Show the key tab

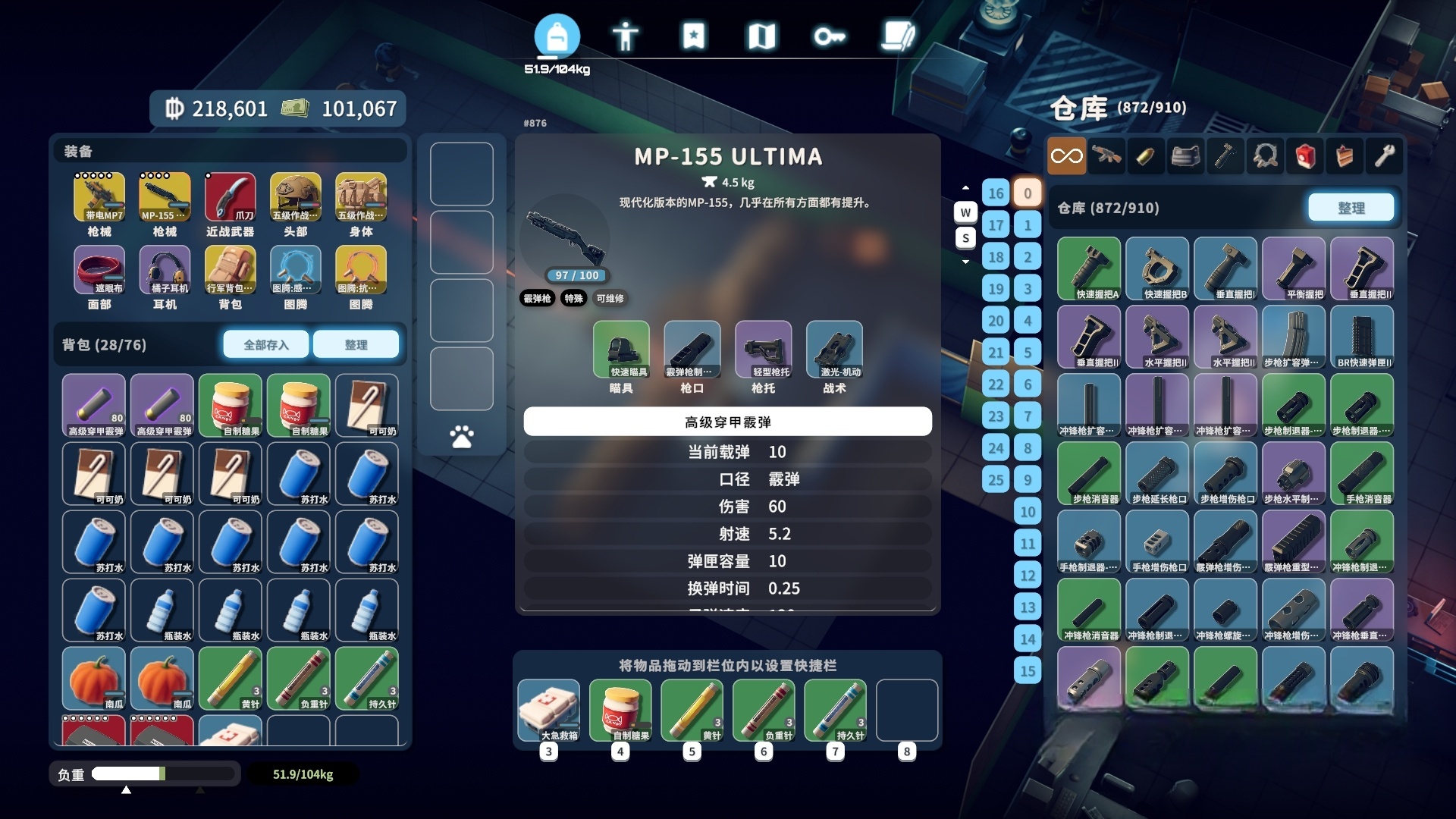pos(829,36)
